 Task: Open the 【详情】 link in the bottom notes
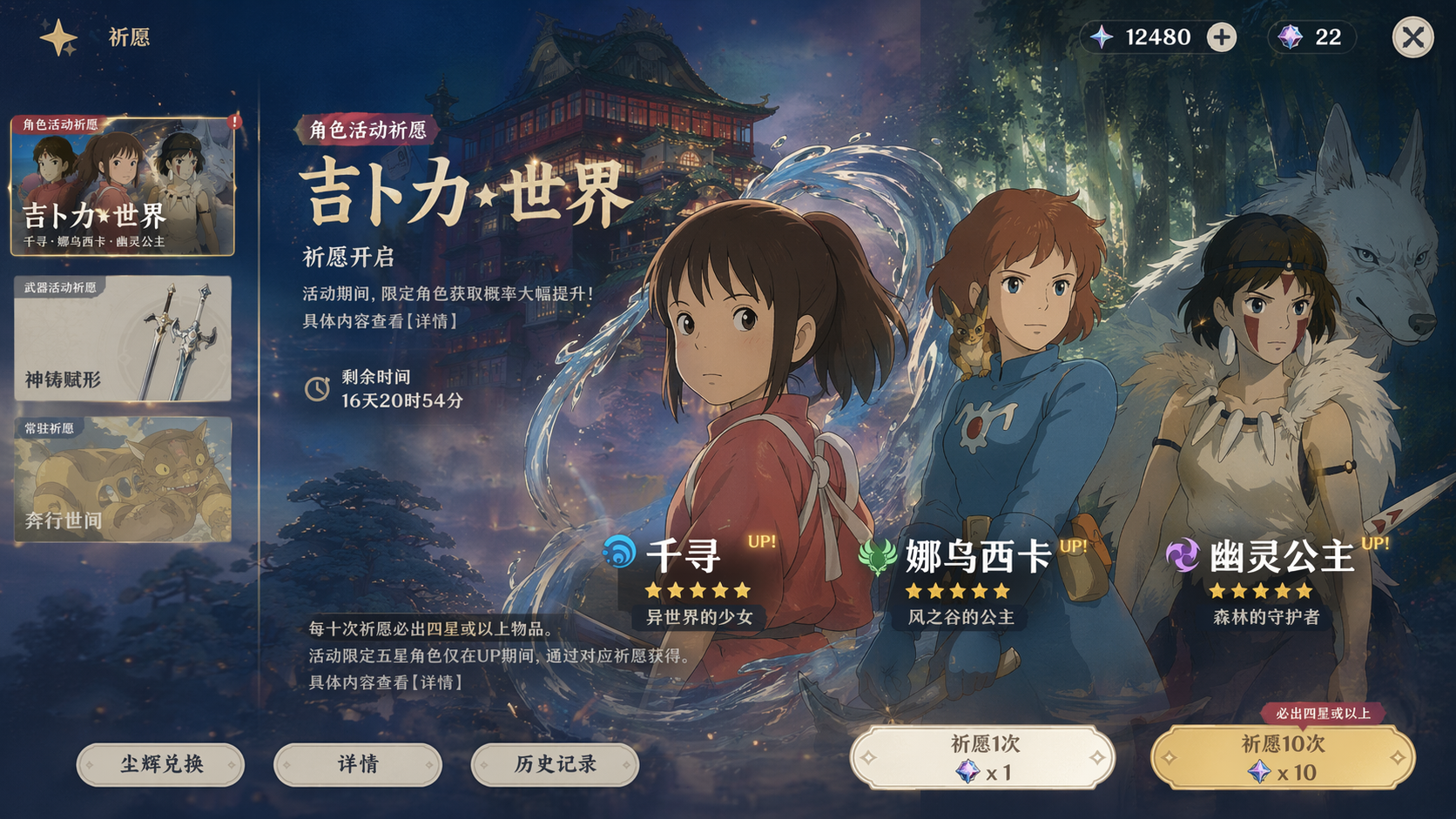click(437, 682)
